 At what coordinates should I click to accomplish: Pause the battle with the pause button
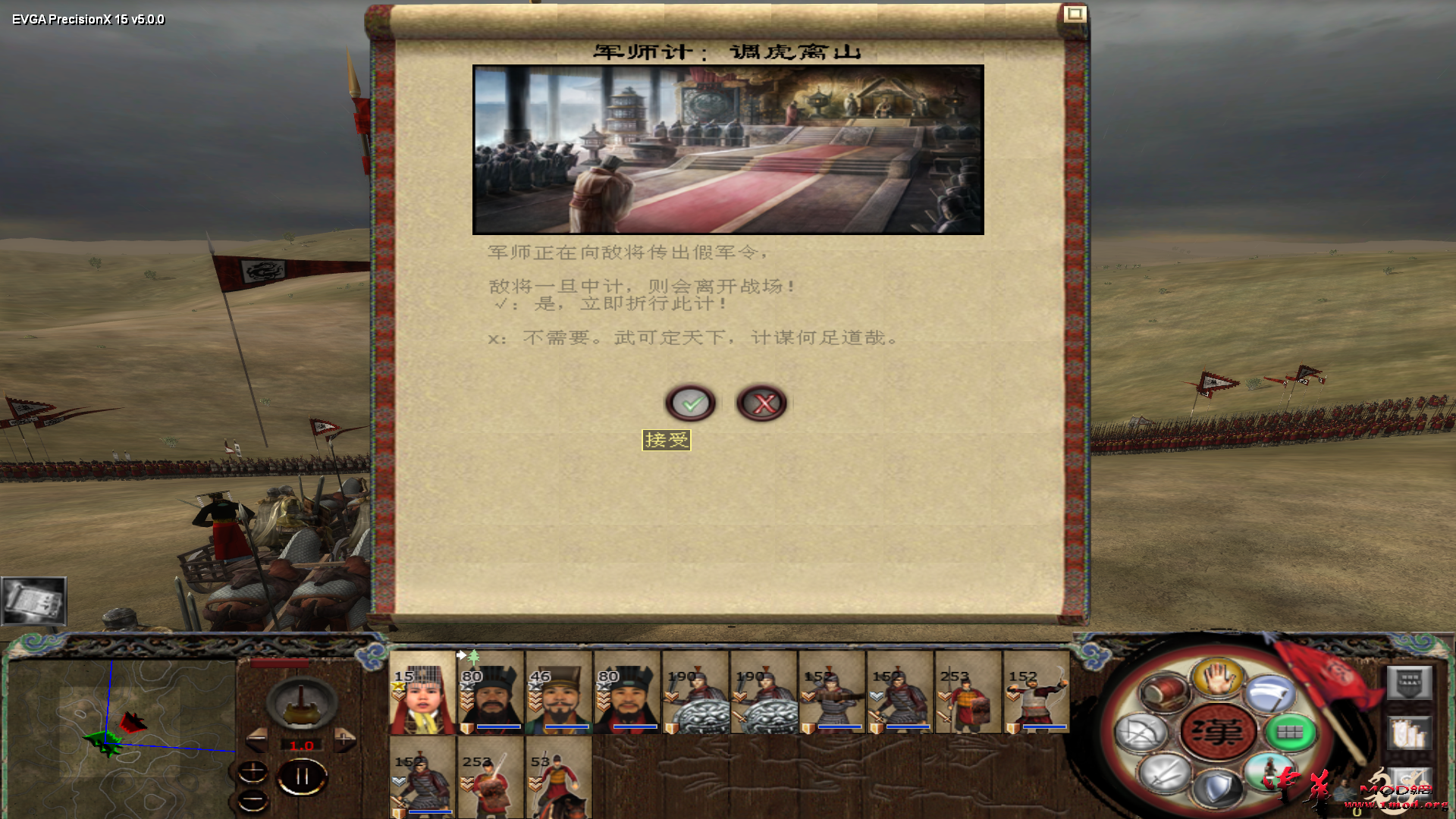302,775
